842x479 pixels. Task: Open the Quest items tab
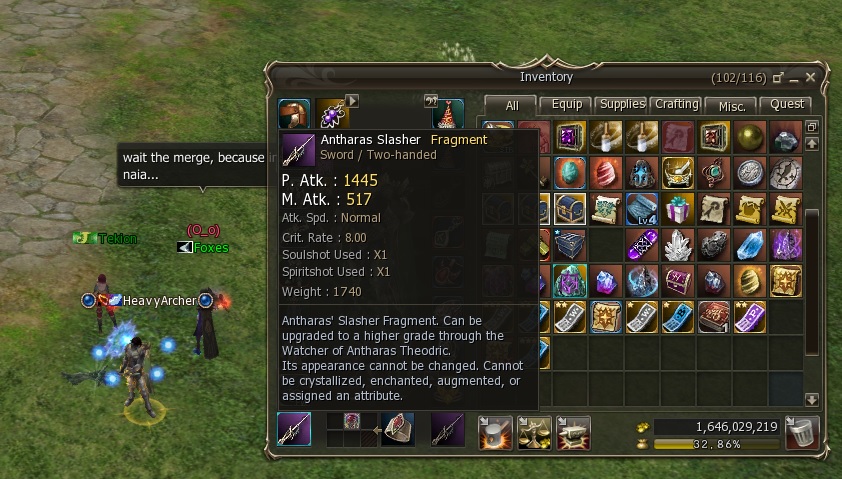coord(785,104)
